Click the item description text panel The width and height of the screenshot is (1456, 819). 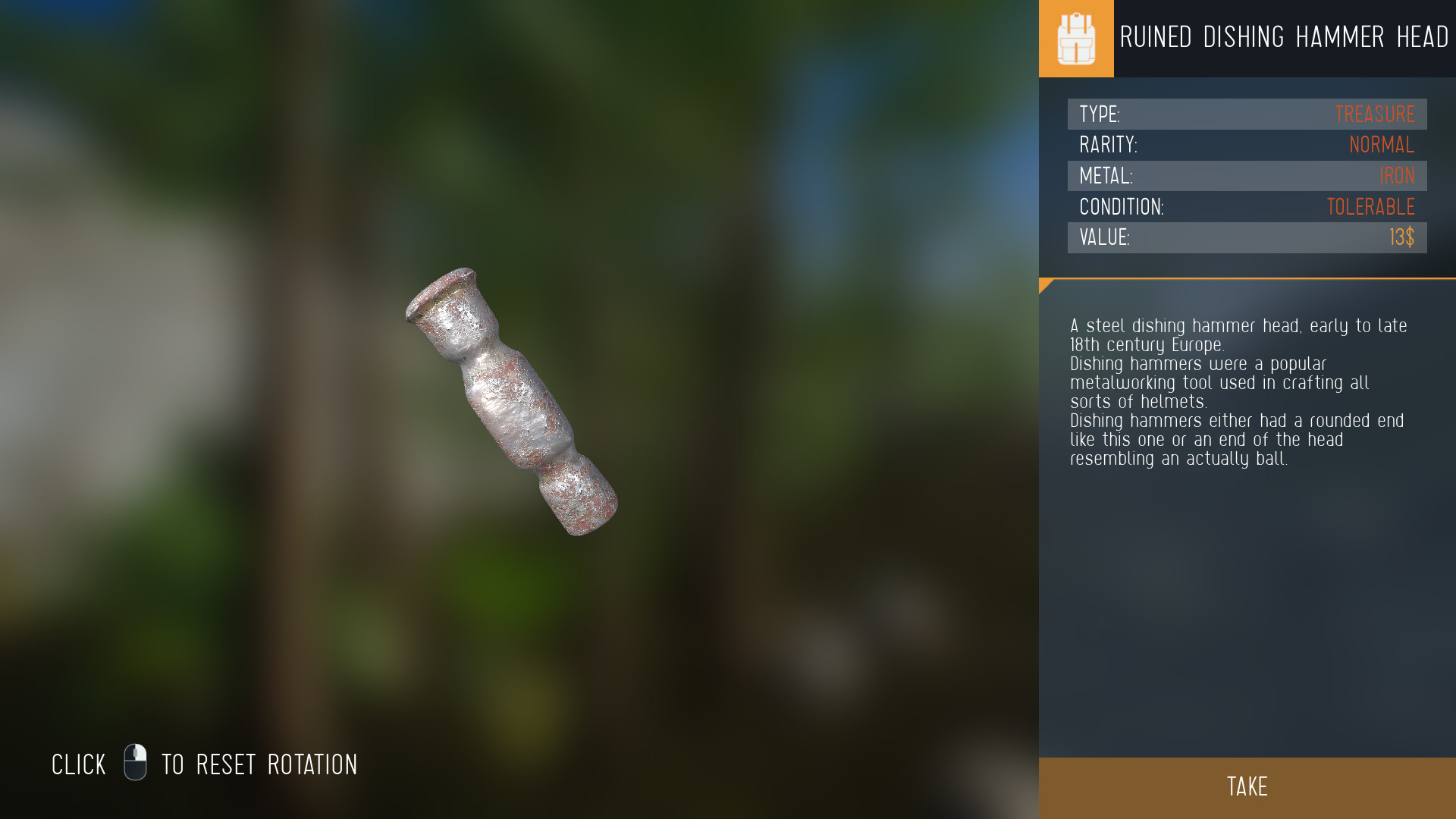pyautogui.click(x=1236, y=391)
